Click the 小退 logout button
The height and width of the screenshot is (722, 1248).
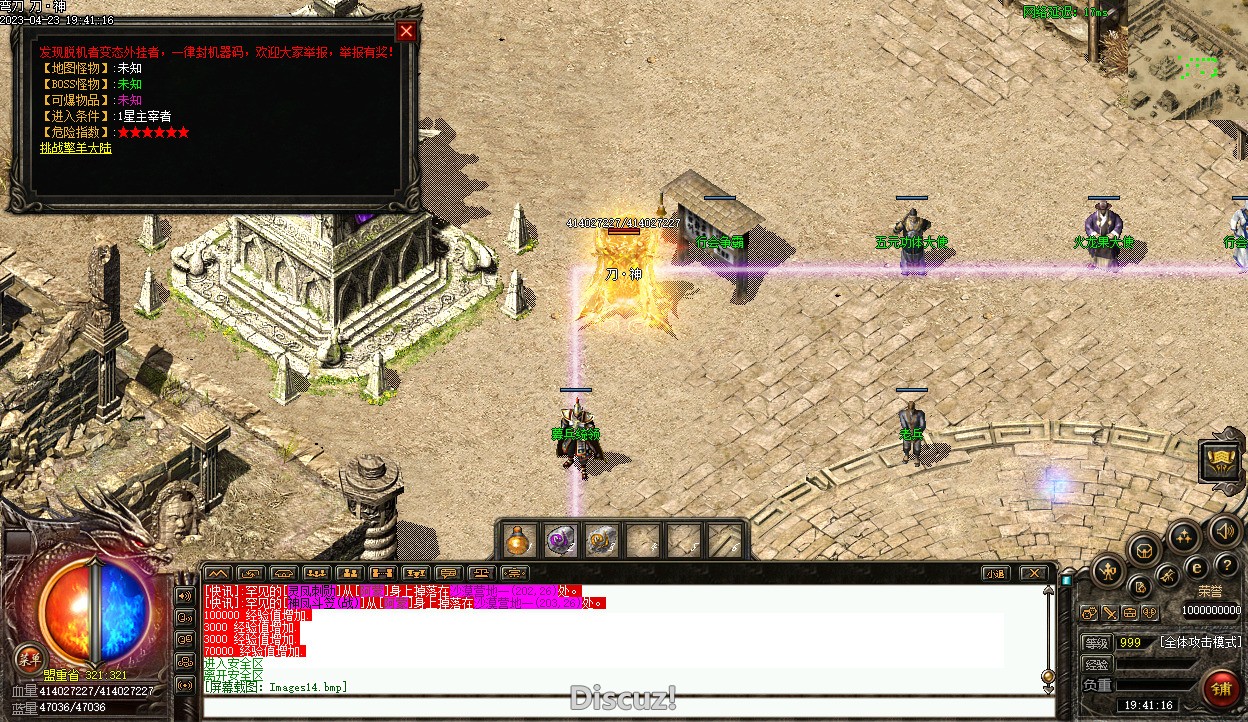click(x=994, y=573)
